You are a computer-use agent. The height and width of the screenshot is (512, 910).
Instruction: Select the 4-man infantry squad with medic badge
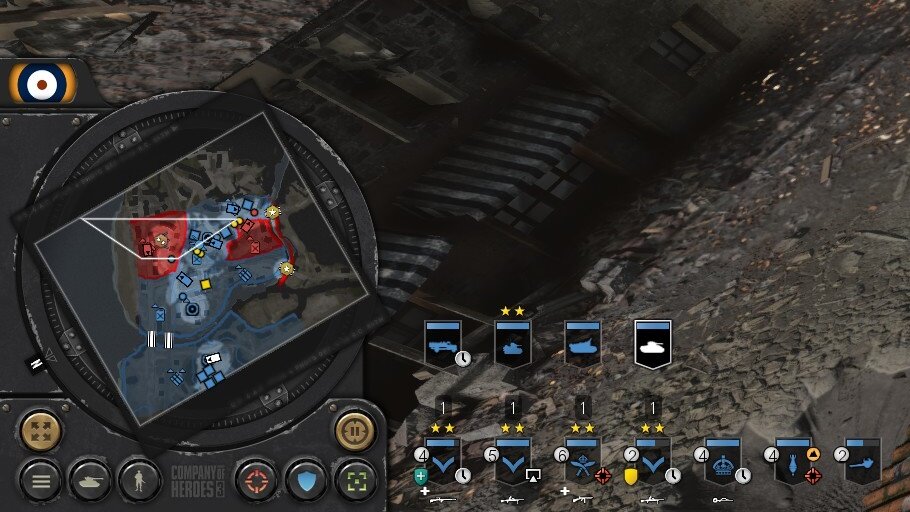pyautogui.click(x=442, y=460)
